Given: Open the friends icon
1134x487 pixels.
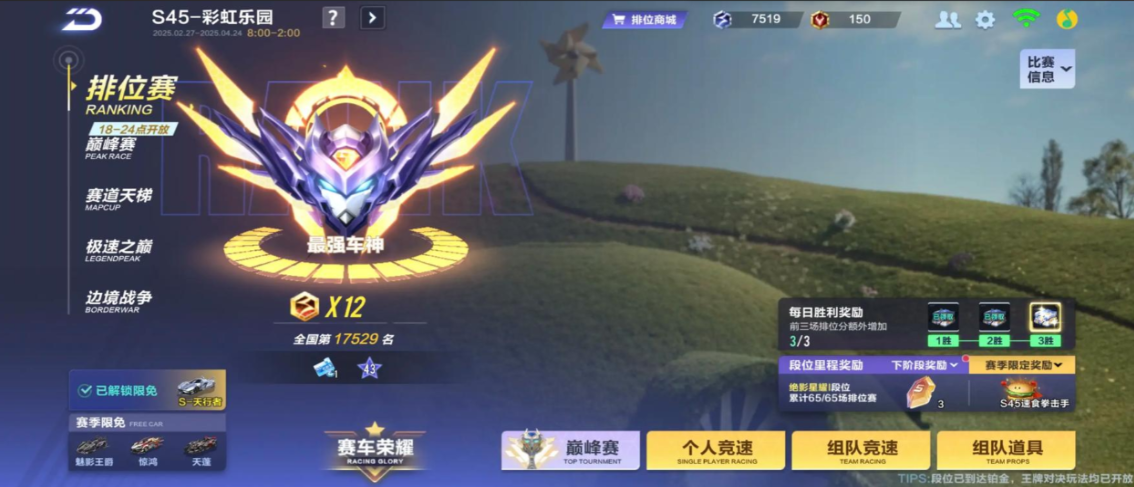Looking at the screenshot, I should pyautogui.click(x=947, y=19).
